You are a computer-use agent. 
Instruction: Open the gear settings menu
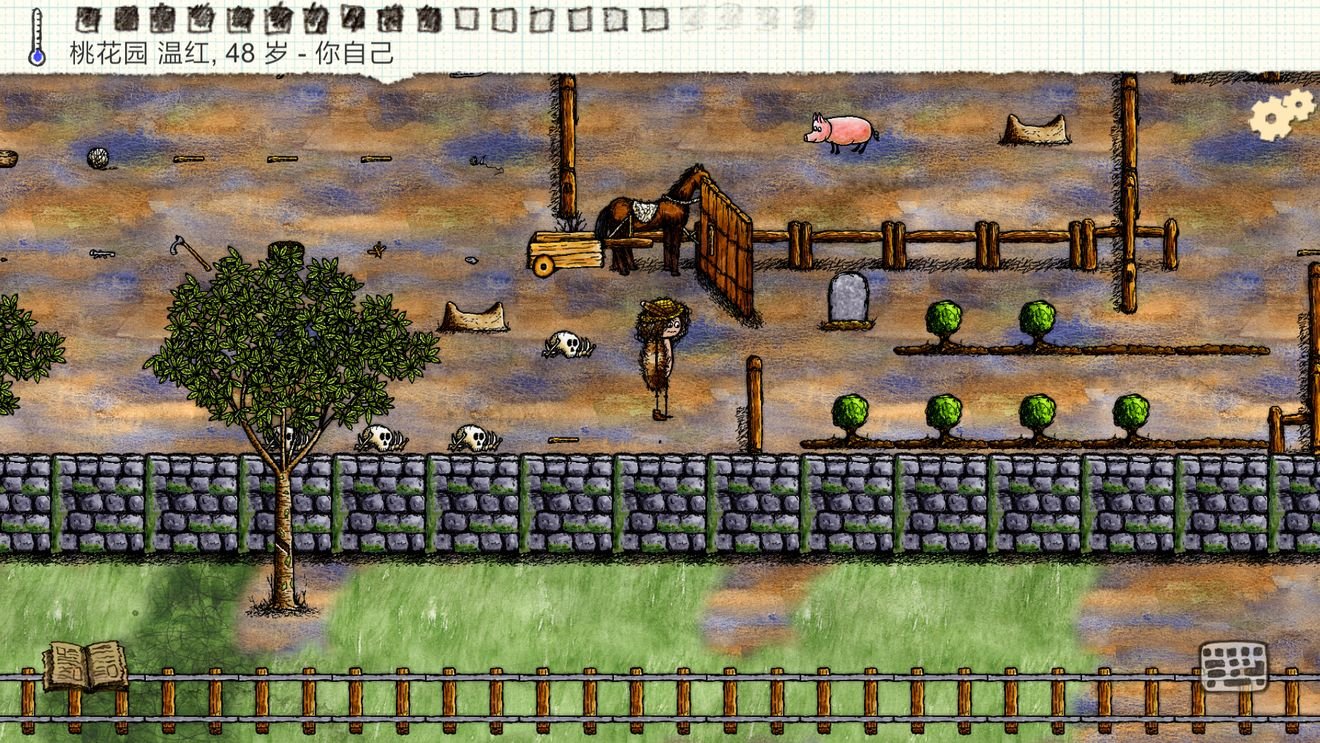(x=1280, y=114)
